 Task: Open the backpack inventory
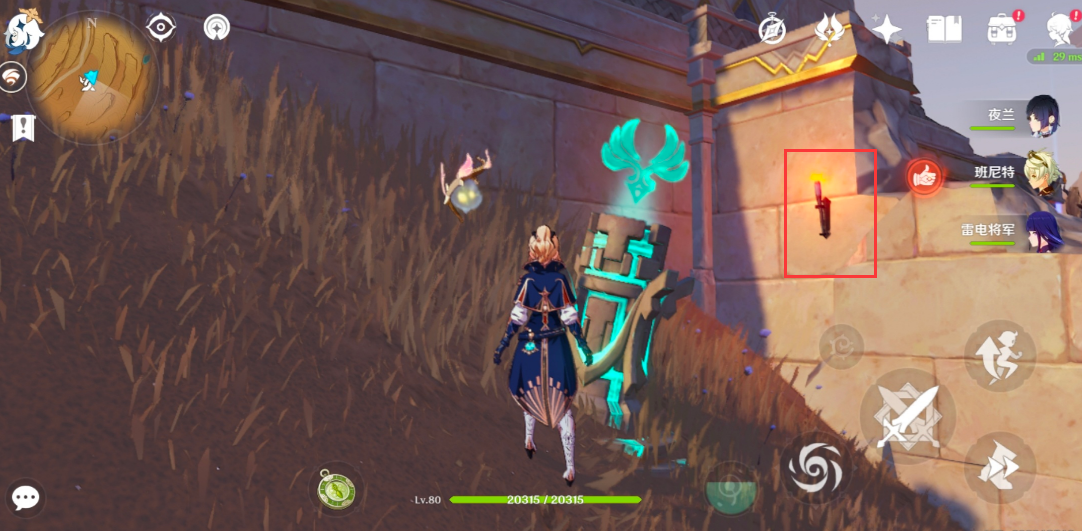[x=1001, y=30]
